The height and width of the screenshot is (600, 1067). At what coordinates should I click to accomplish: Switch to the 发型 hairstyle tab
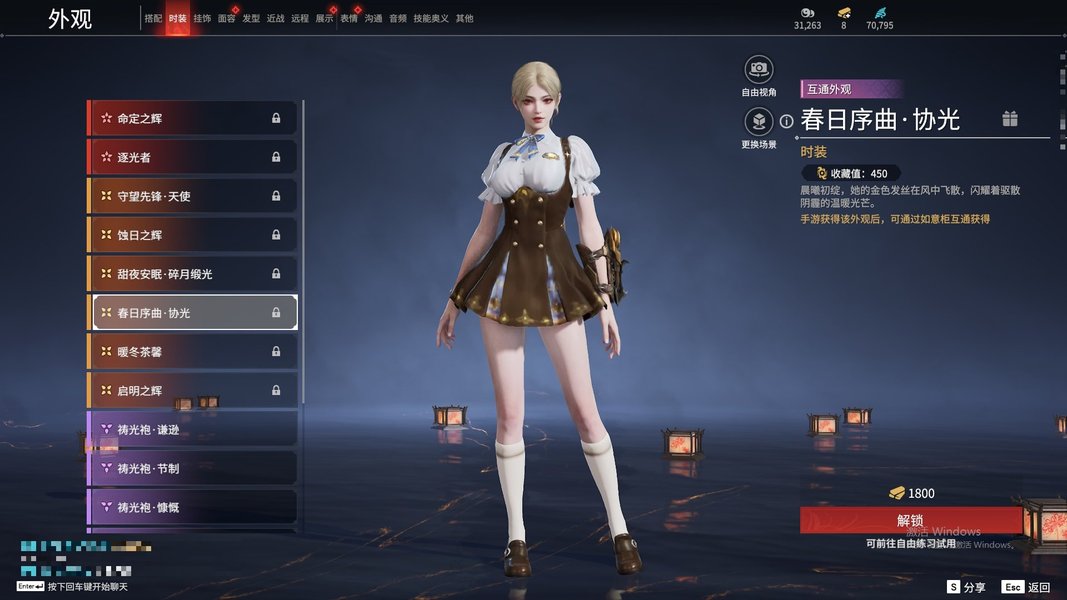pyautogui.click(x=251, y=19)
